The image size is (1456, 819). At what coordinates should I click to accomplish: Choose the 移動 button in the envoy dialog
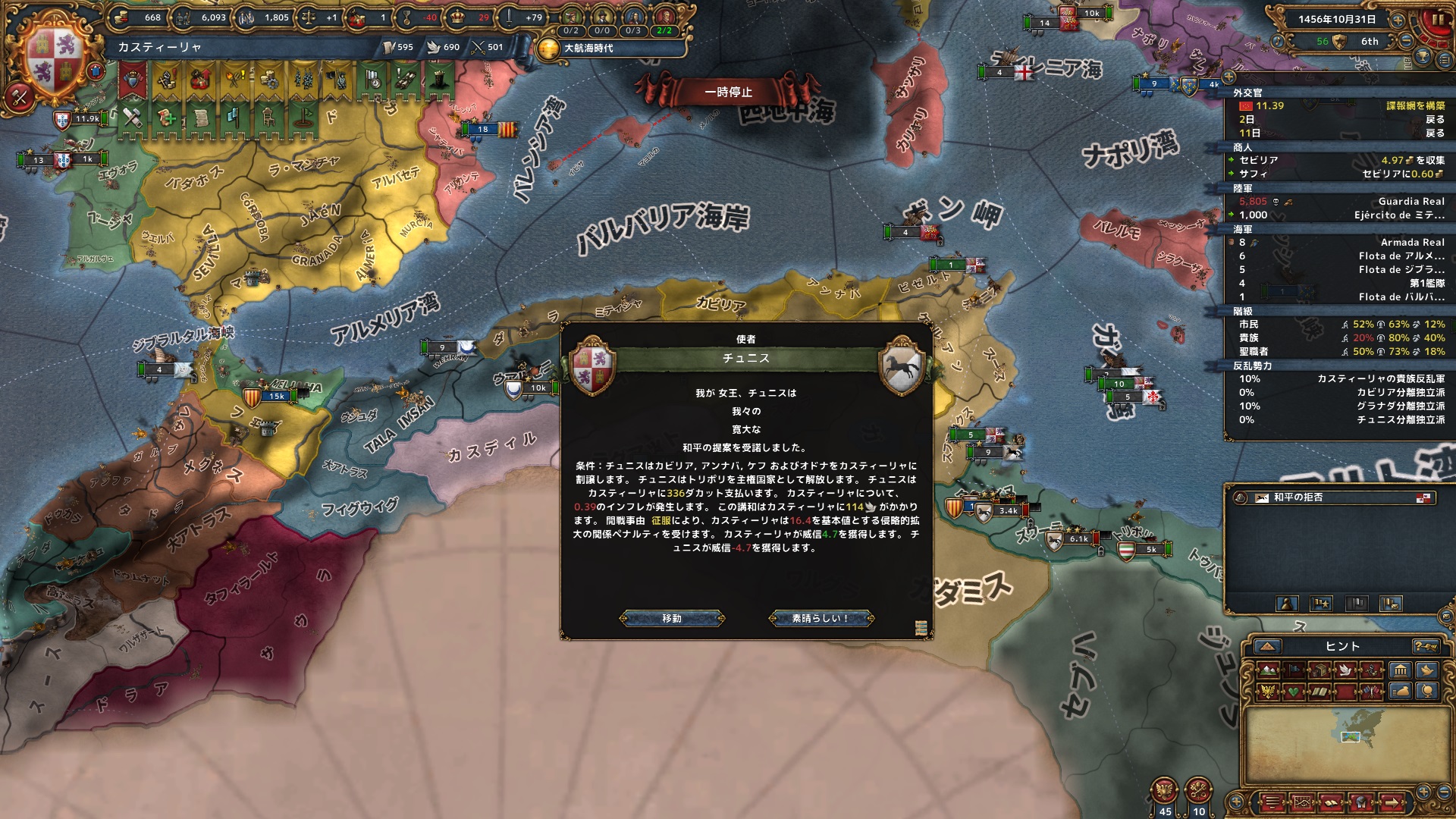tap(672, 619)
